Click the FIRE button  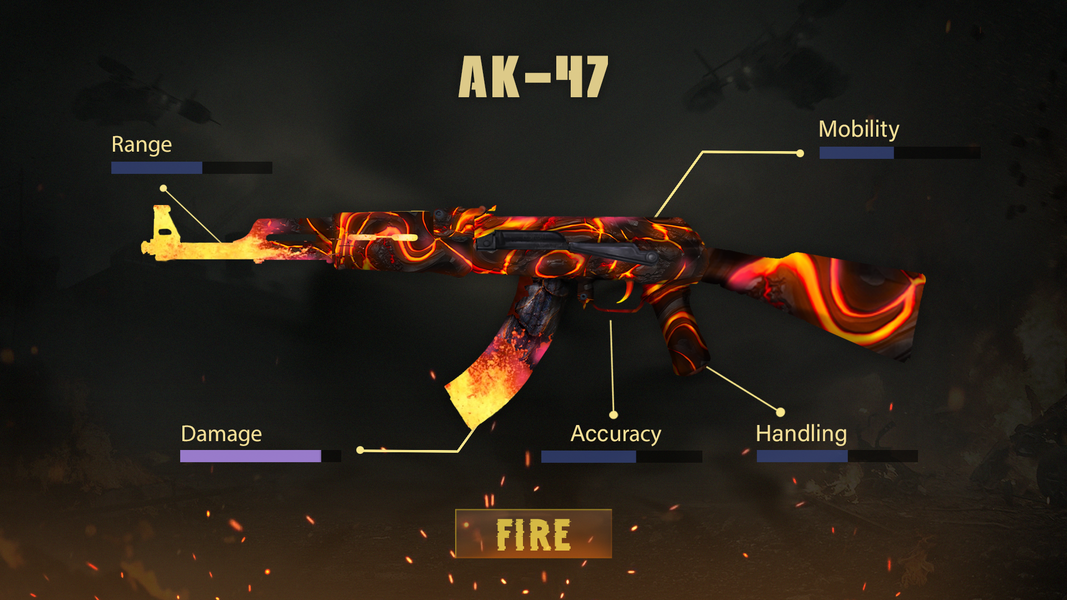point(533,534)
